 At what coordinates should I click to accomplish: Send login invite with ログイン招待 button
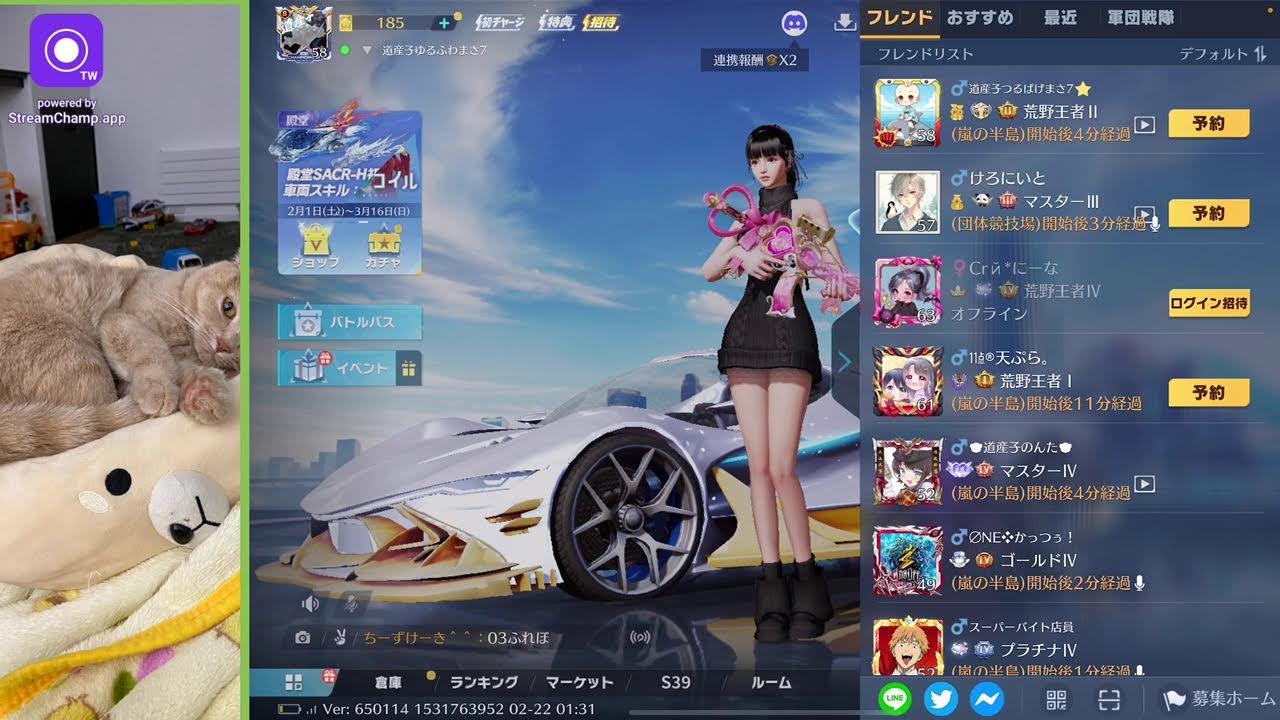pos(1209,303)
